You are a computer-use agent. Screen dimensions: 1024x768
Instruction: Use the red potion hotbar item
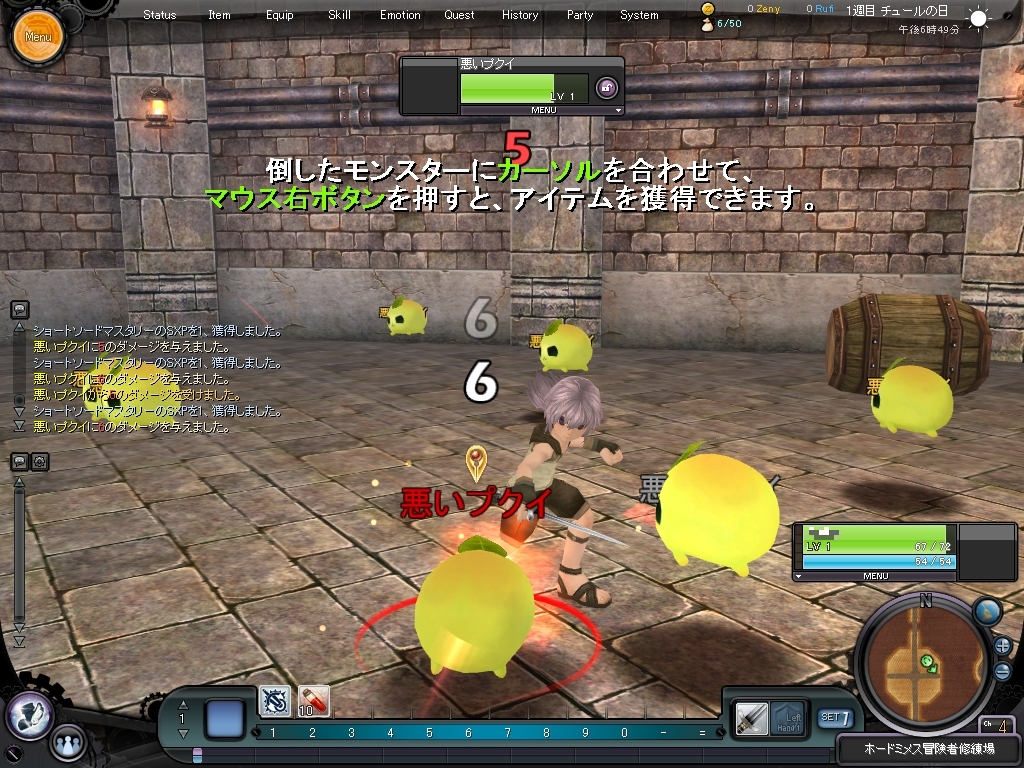click(314, 700)
